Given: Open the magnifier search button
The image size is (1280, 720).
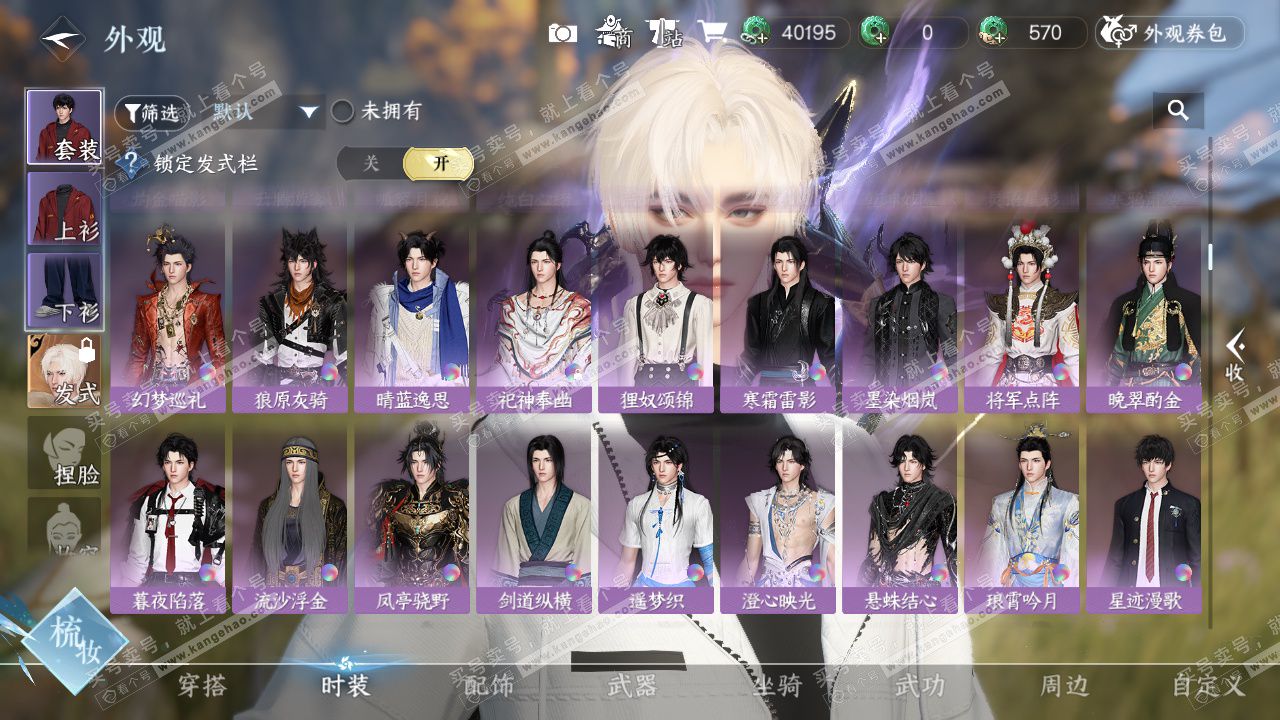Looking at the screenshot, I should pos(1178,111).
